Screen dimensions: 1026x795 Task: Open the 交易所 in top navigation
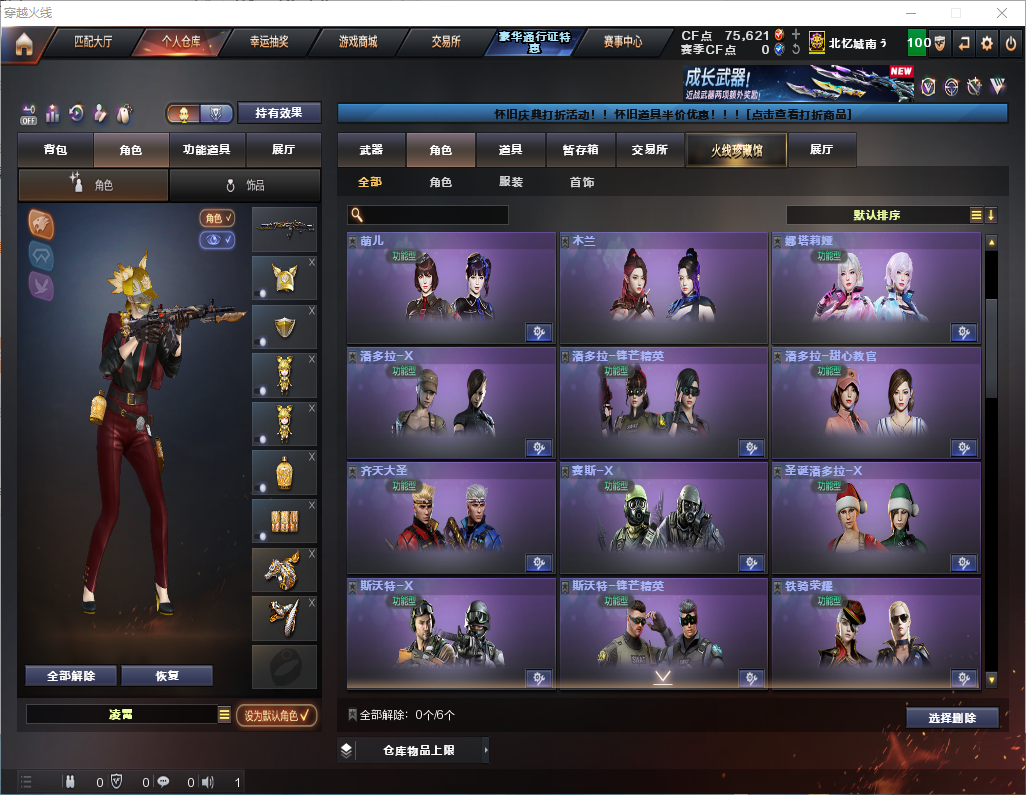(446, 42)
